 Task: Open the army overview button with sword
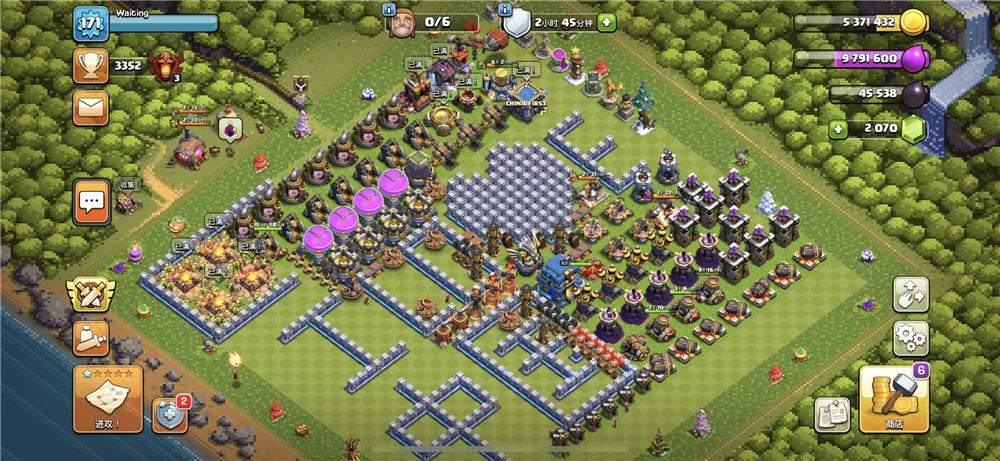tap(91, 337)
